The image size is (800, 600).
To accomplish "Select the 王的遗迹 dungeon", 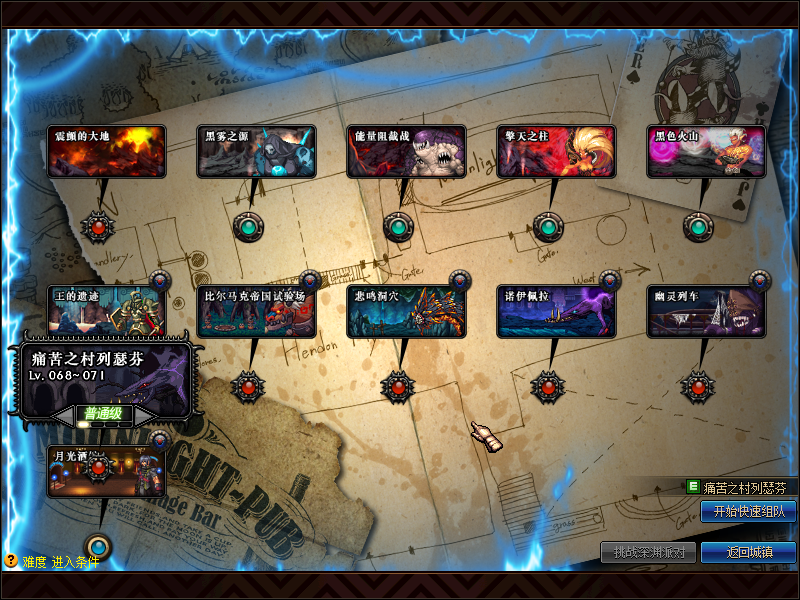I will 106,311.
